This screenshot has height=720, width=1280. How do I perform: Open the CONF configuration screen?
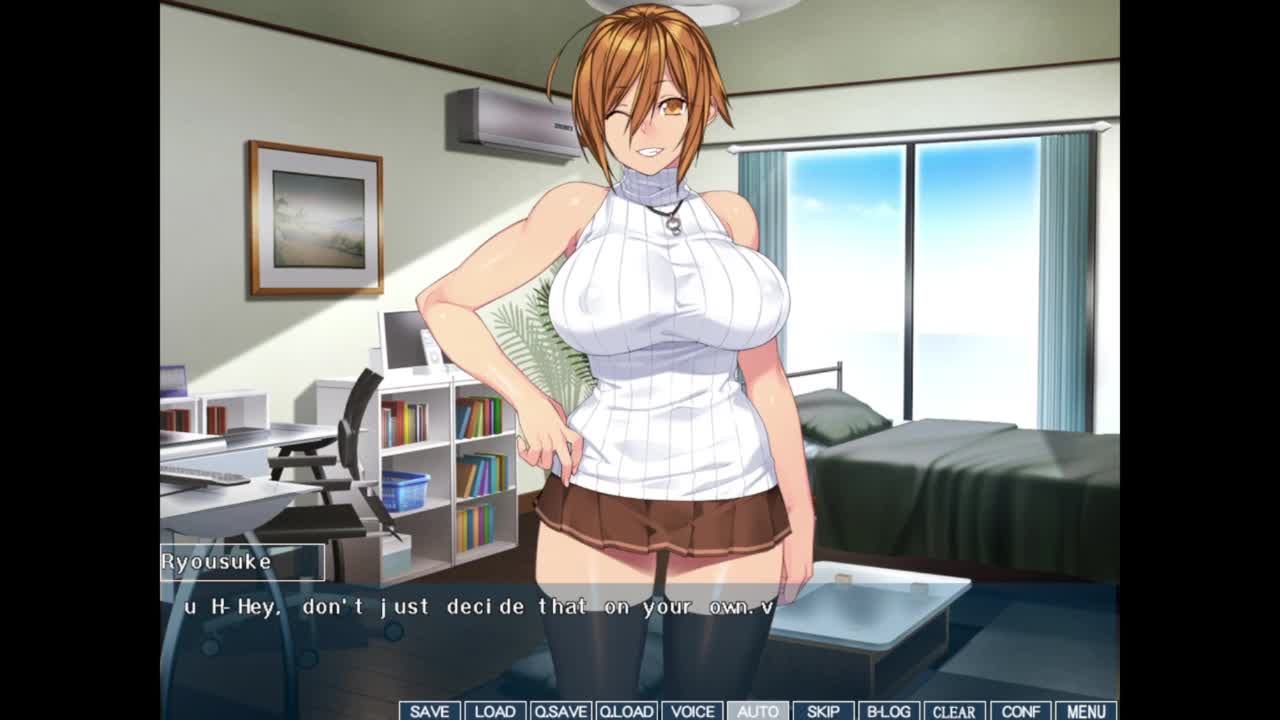pos(1020,711)
